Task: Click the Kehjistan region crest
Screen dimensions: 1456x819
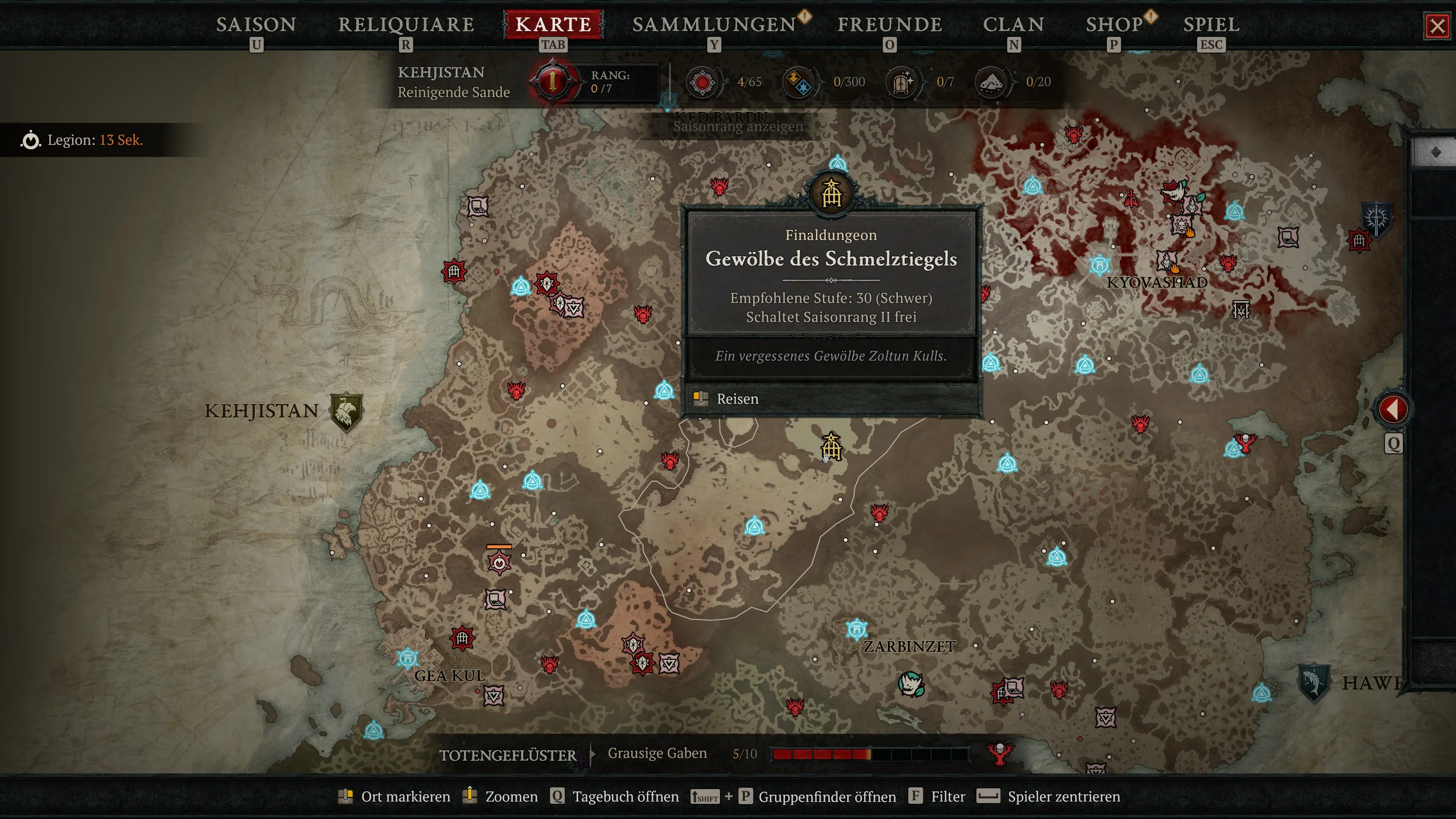Action: 346,411
